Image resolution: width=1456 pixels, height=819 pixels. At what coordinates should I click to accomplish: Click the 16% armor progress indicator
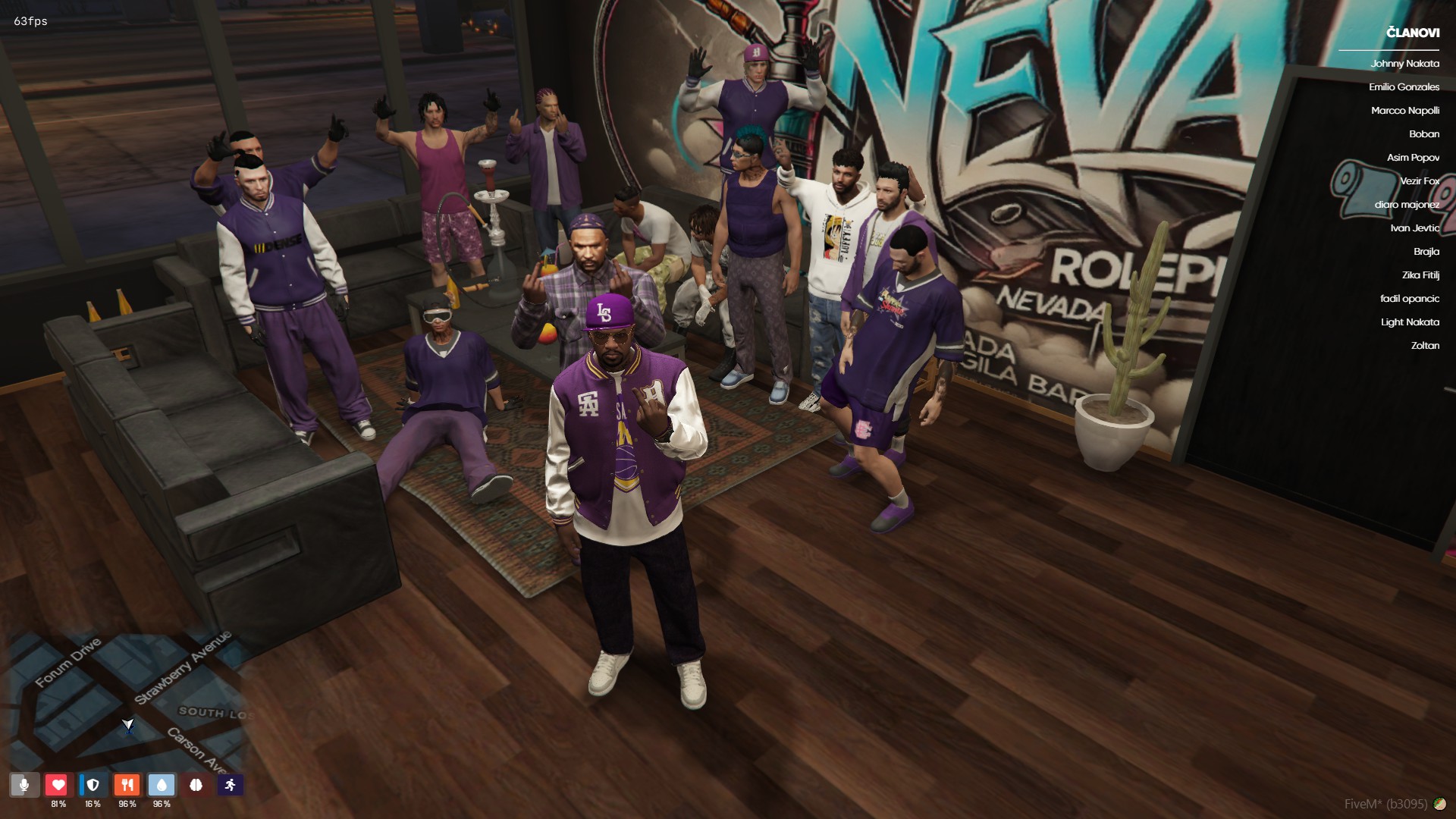pyautogui.click(x=93, y=803)
